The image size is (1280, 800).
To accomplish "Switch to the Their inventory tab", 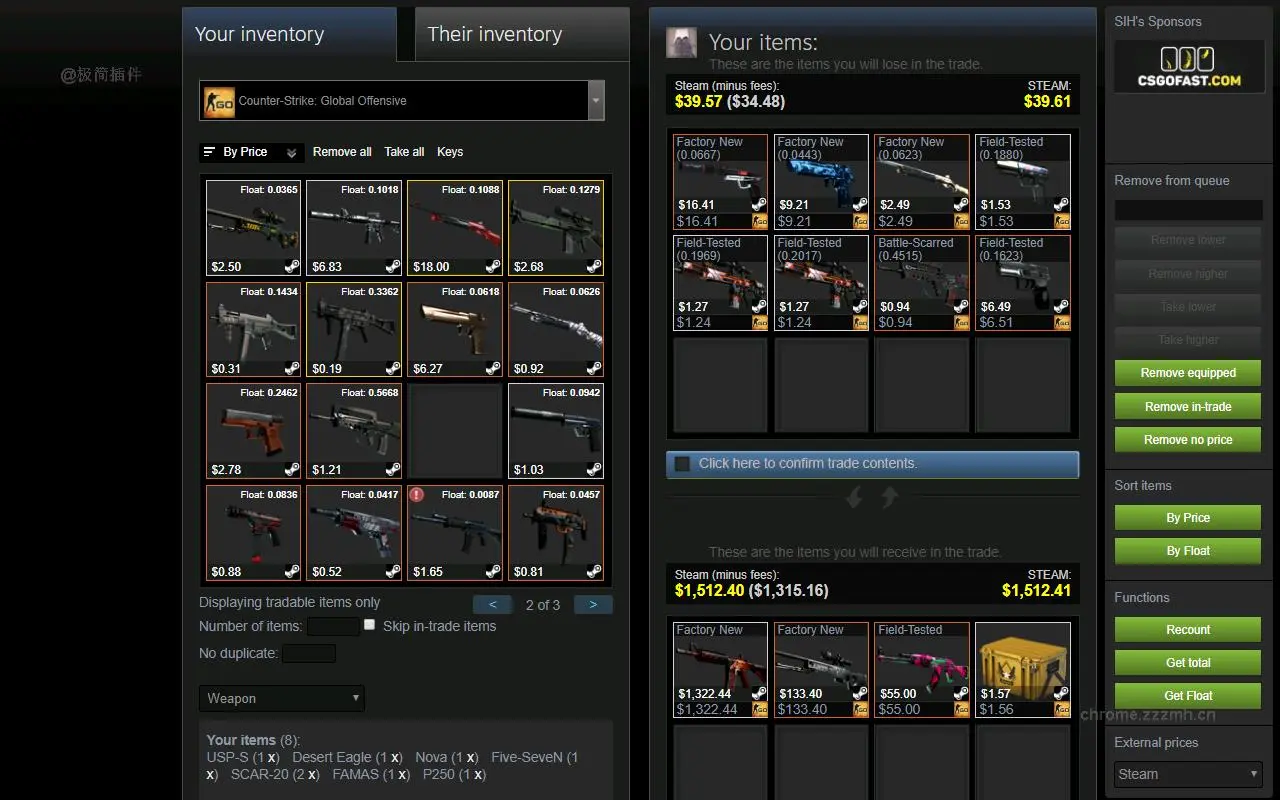I will (x=494, y=34).
